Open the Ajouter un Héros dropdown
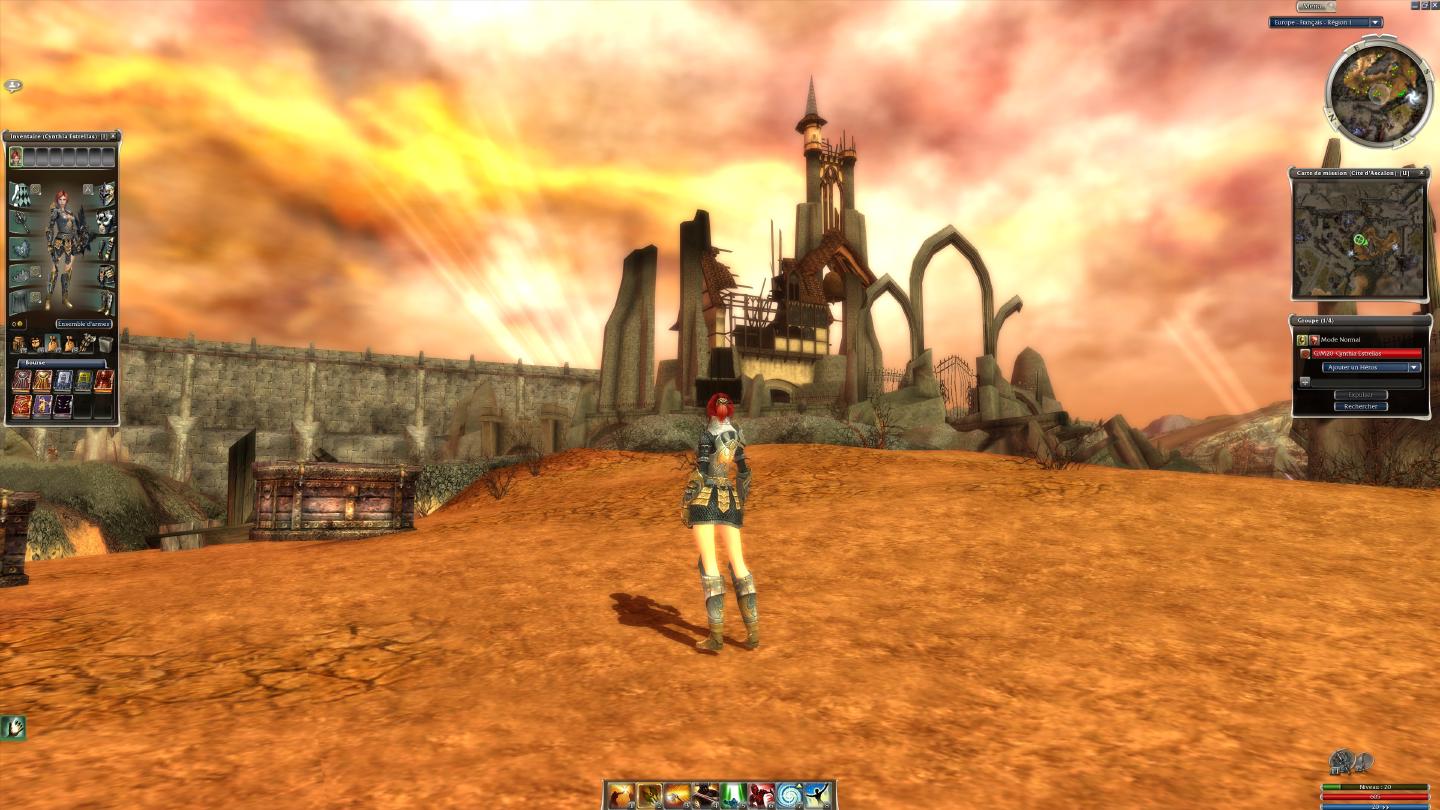Viewport: 1440px width, 810px height. pyautogui.click(x=1371, y=367)
